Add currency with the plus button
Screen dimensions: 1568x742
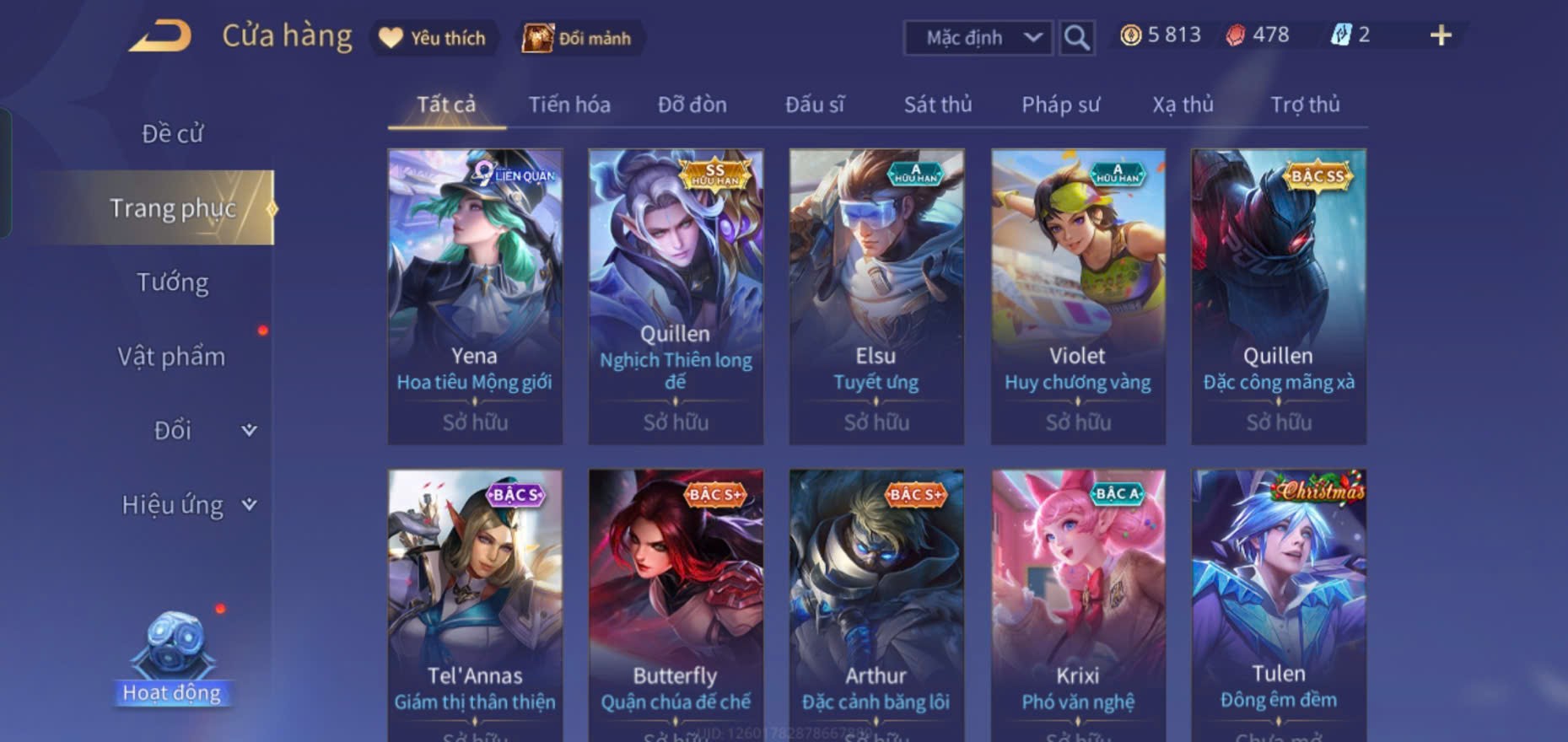click(x=1441, y=35)
